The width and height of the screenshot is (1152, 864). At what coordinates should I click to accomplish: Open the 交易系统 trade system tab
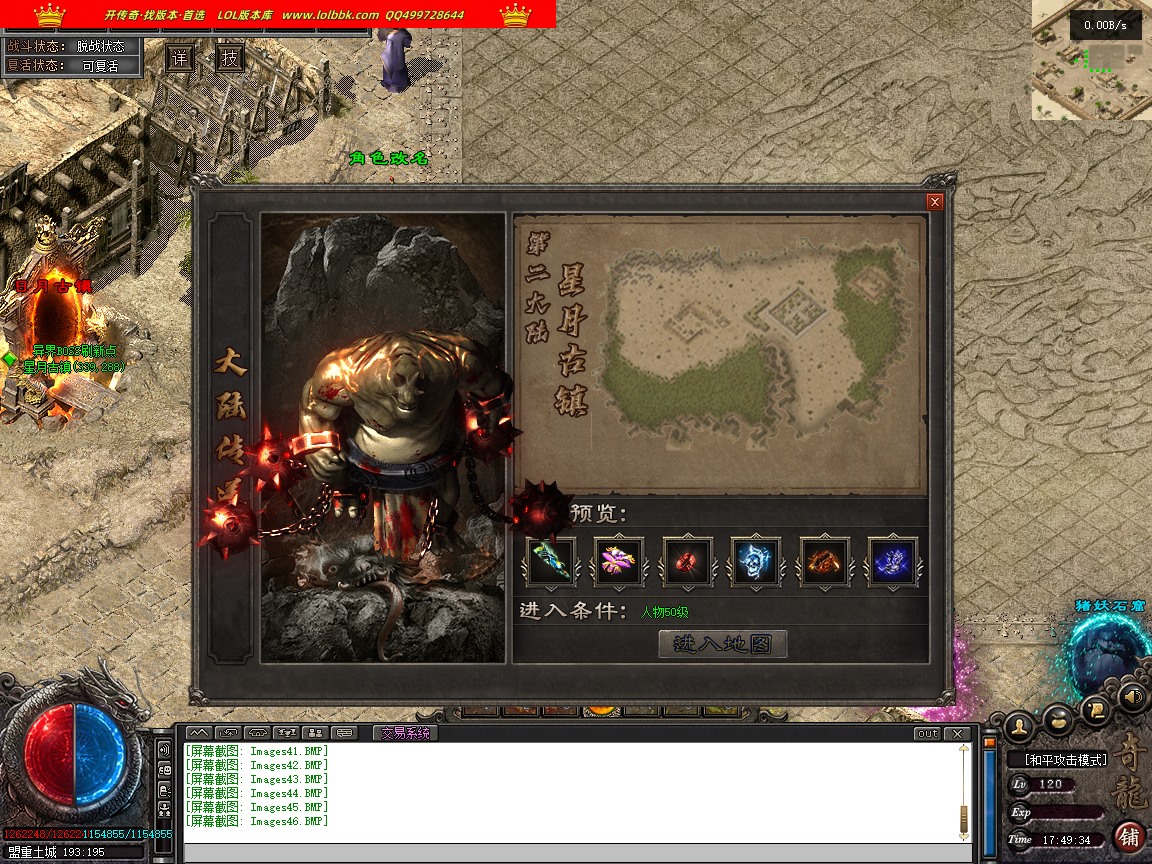coord(406,733)
